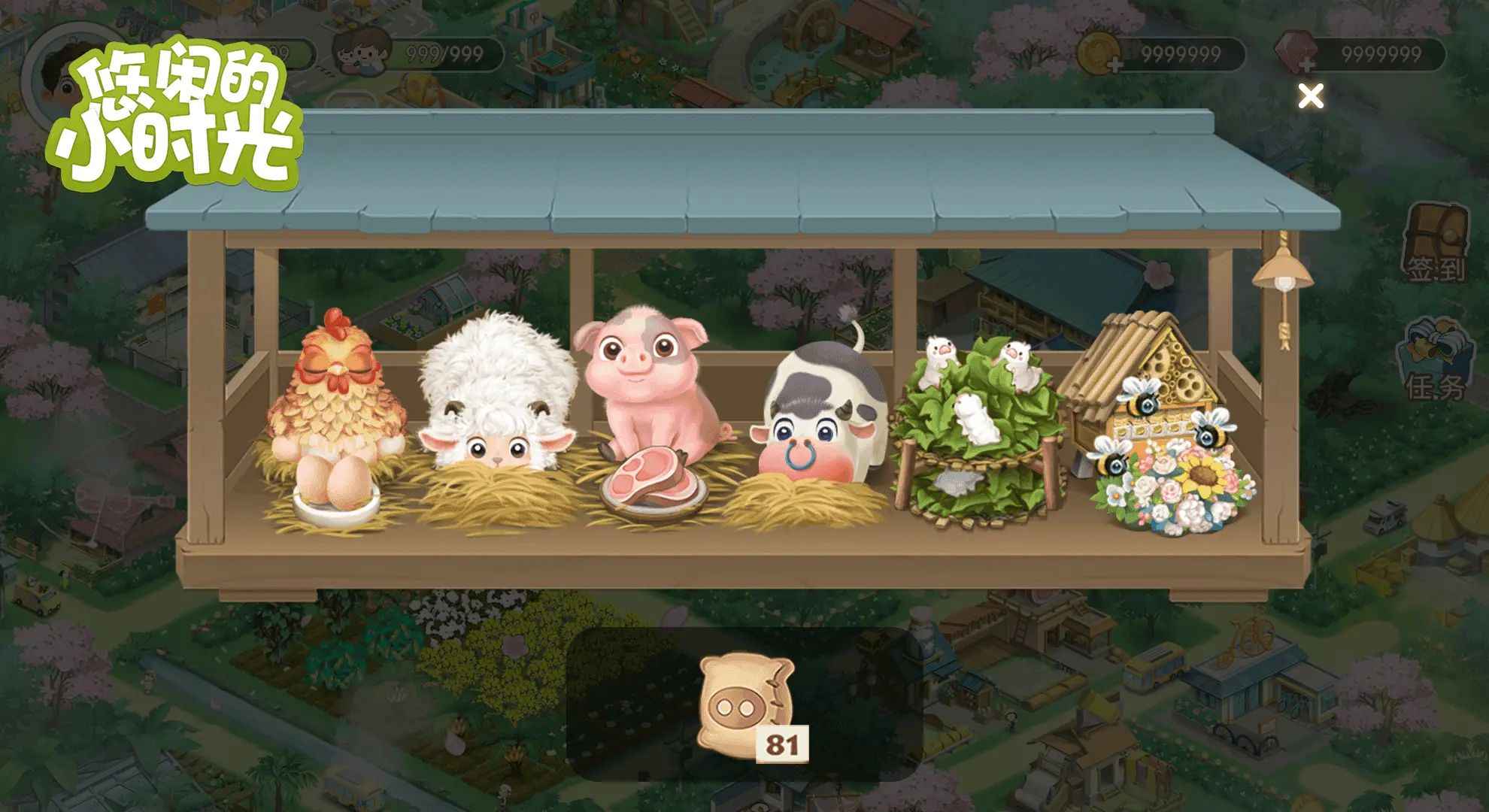Close the animal barn panel
The width and height of the screenshot is (1489, 812).
[1311, 96]
